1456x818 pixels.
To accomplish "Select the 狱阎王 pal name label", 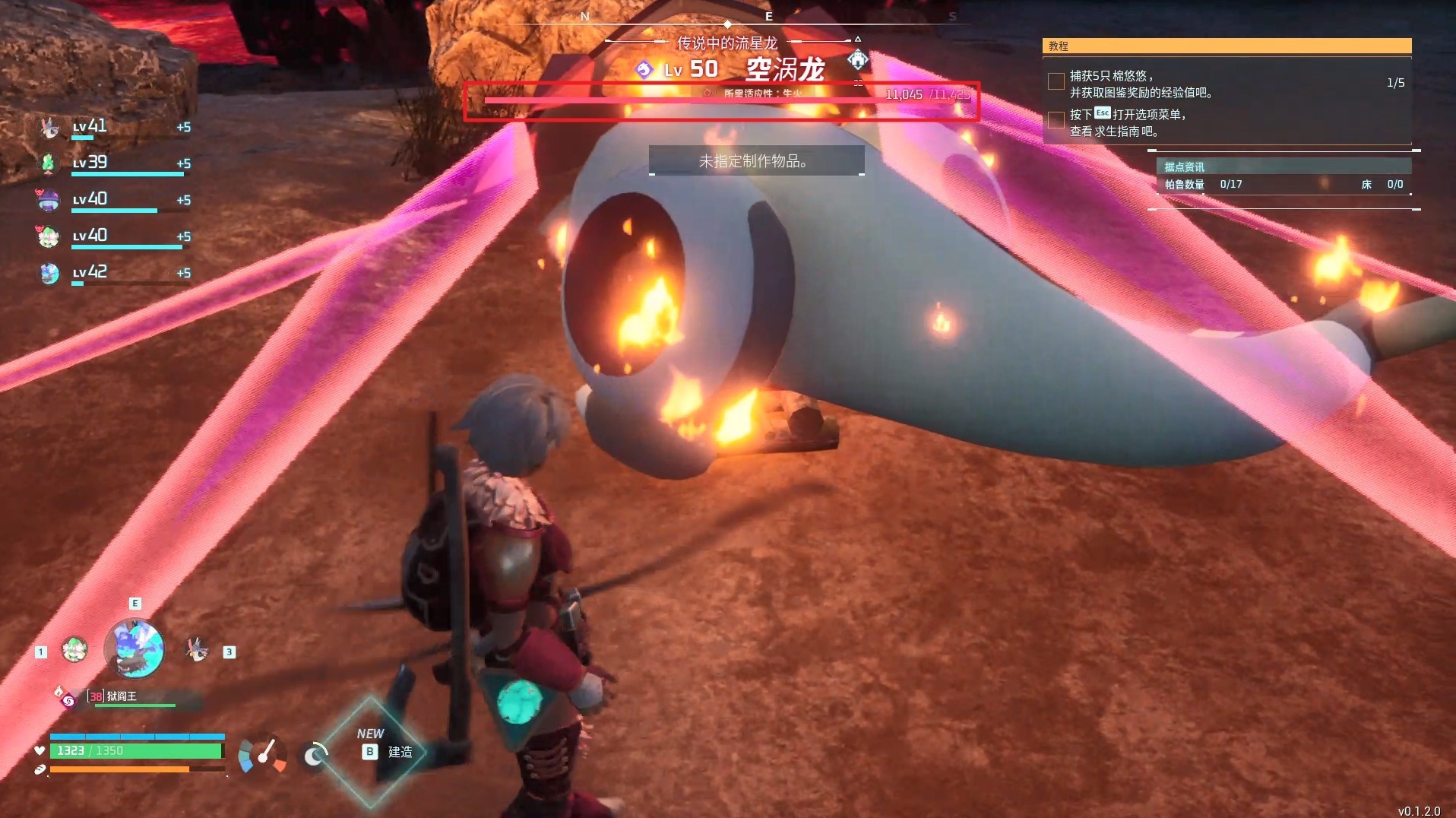I will pyautogui.click(x=122, y=696).
